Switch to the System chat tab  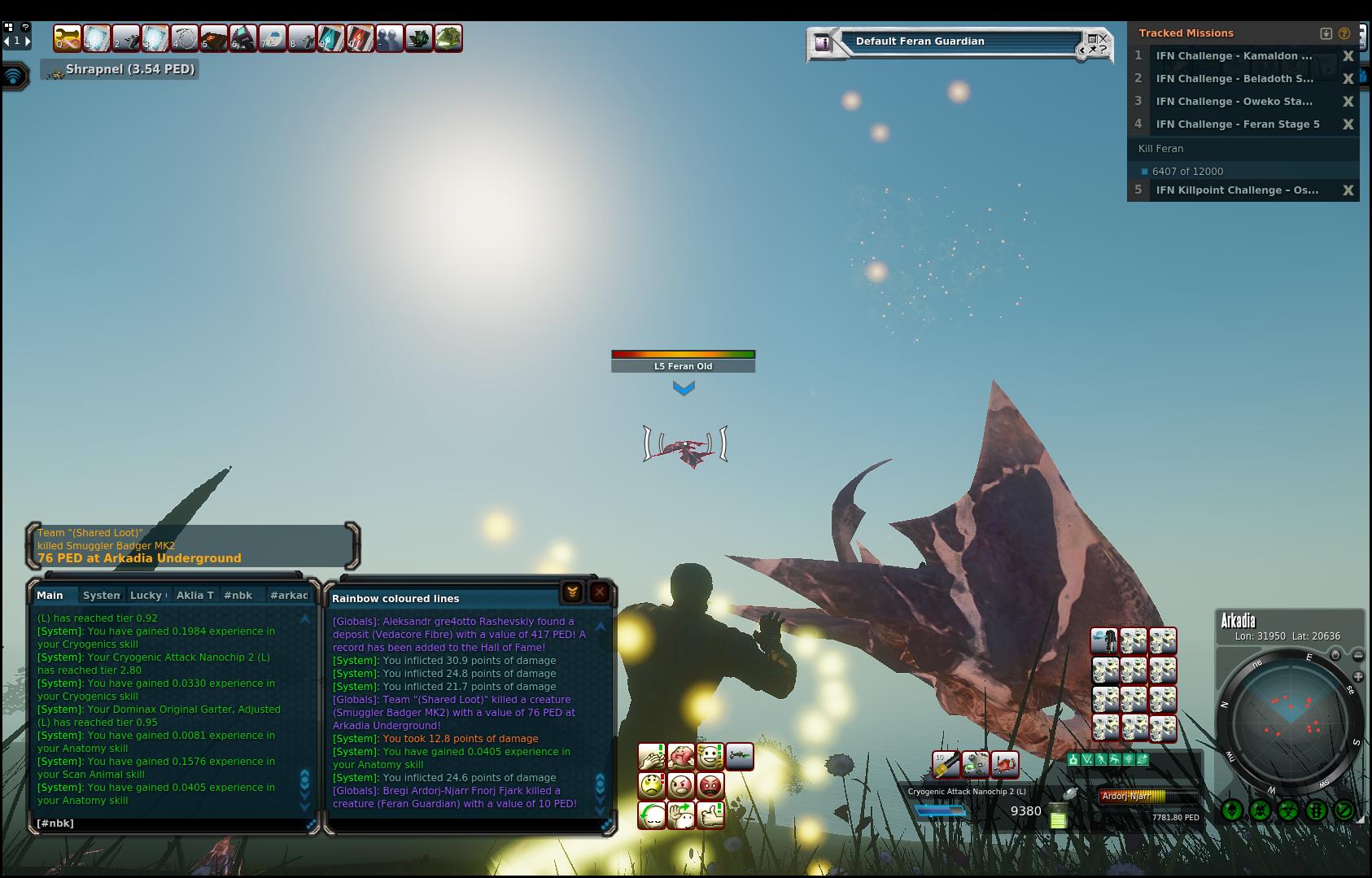point(102,596)
